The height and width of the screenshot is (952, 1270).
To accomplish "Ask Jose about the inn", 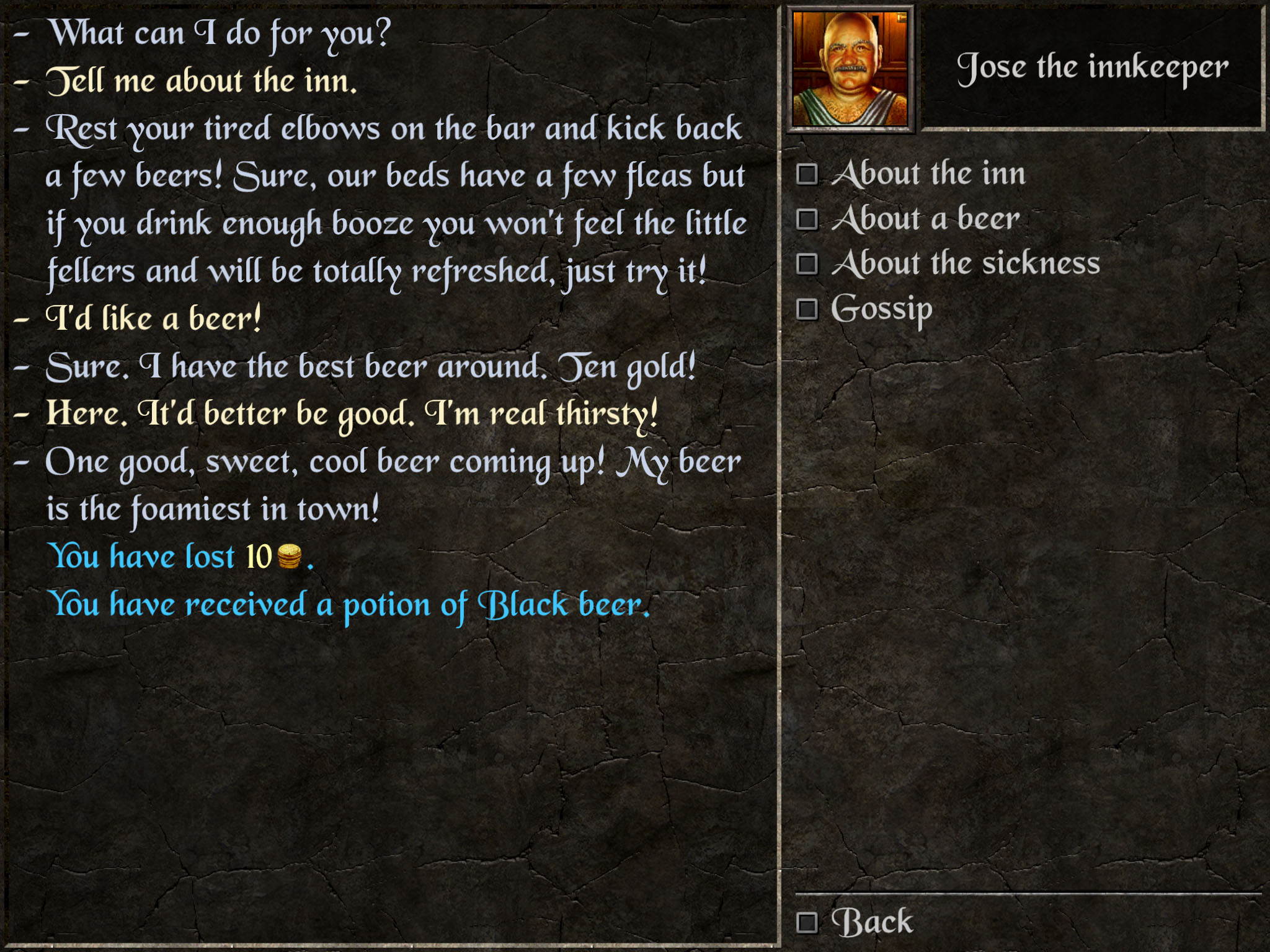I will coord(927,174).
